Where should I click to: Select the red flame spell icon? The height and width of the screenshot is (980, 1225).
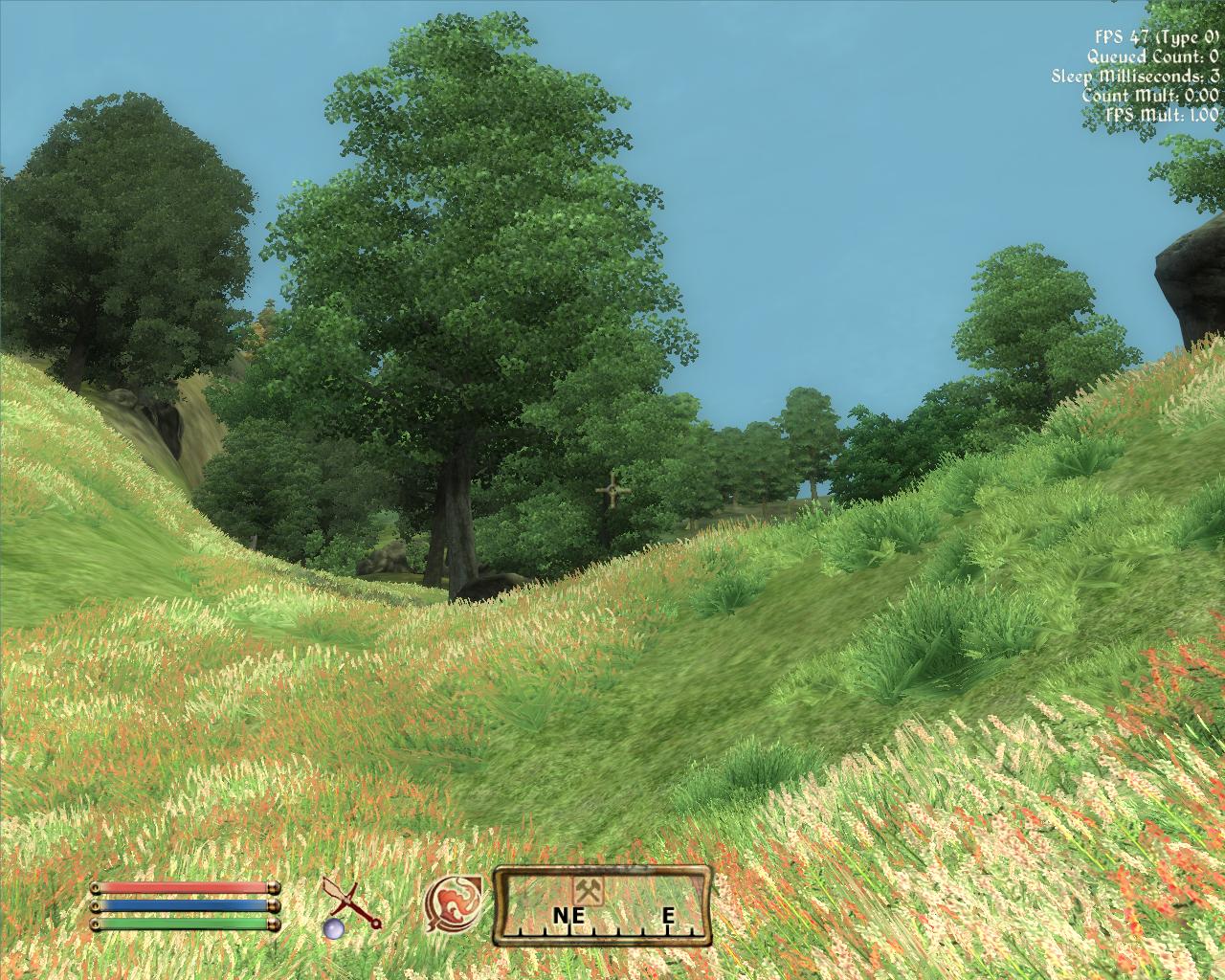(x=454, y=904)
